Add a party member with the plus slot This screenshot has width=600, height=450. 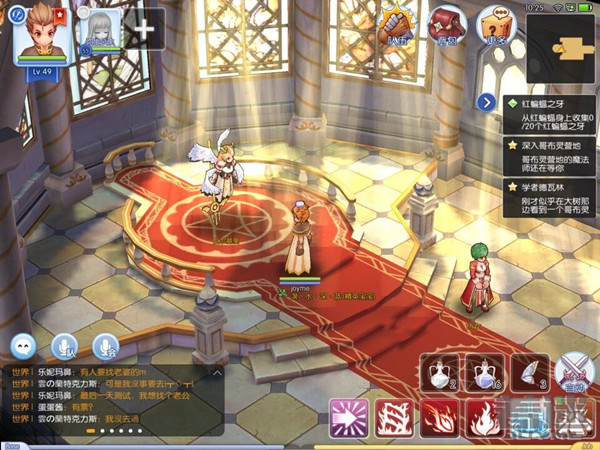pyautogui.click(x=144, y=29)
